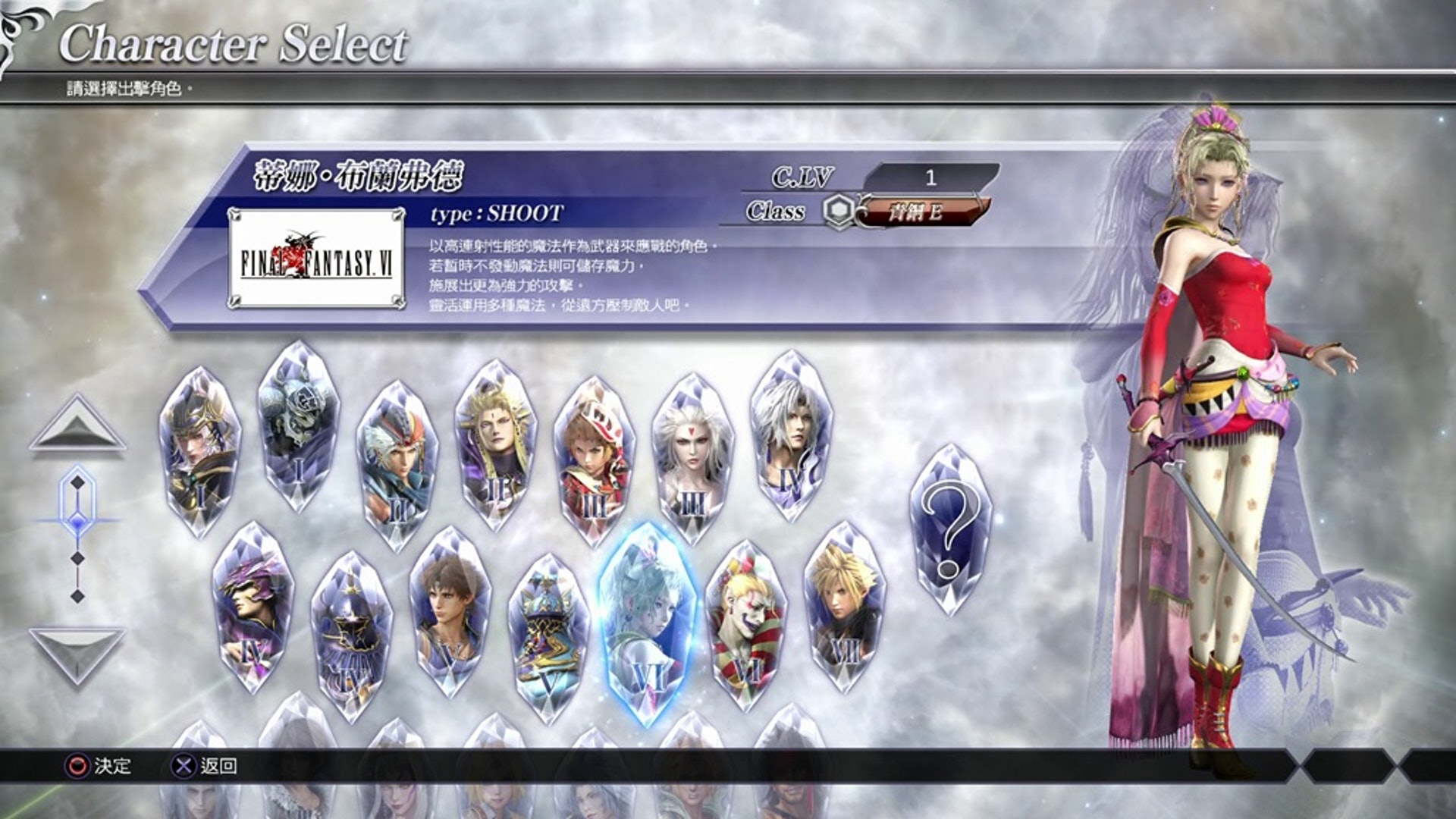
Task: Select Kain the dragoon crystal
Action: click(x=253, y=607)
